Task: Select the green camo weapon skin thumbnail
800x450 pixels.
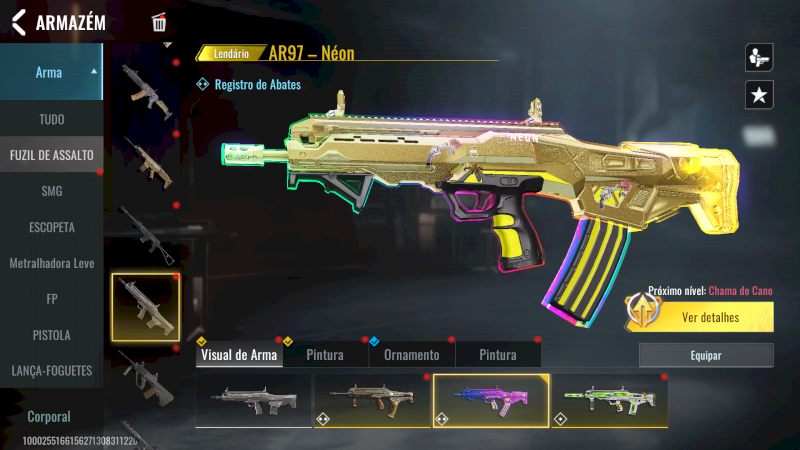Action: (x=609, y=400)
